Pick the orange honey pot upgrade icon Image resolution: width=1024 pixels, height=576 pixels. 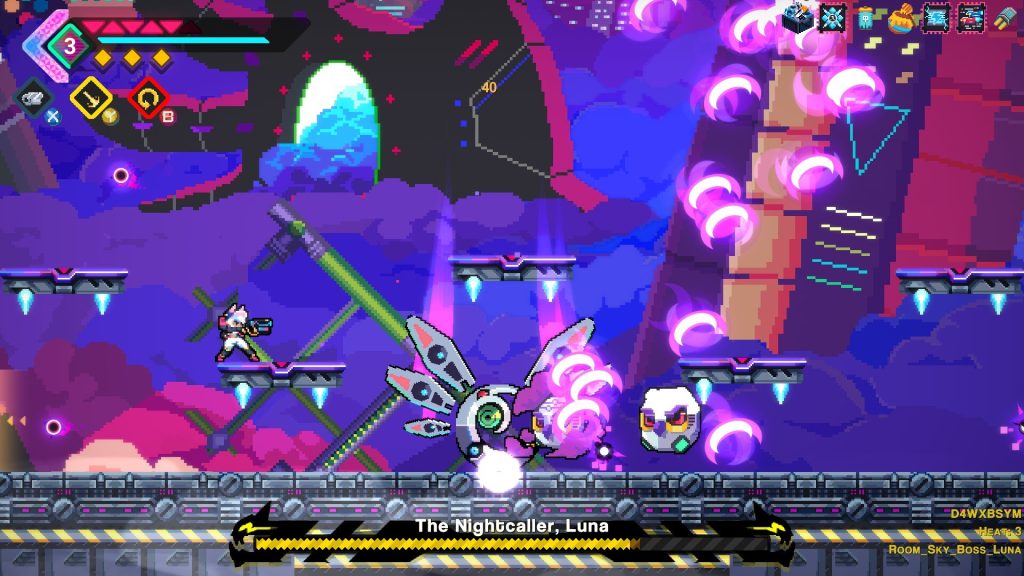coord(901,18)
